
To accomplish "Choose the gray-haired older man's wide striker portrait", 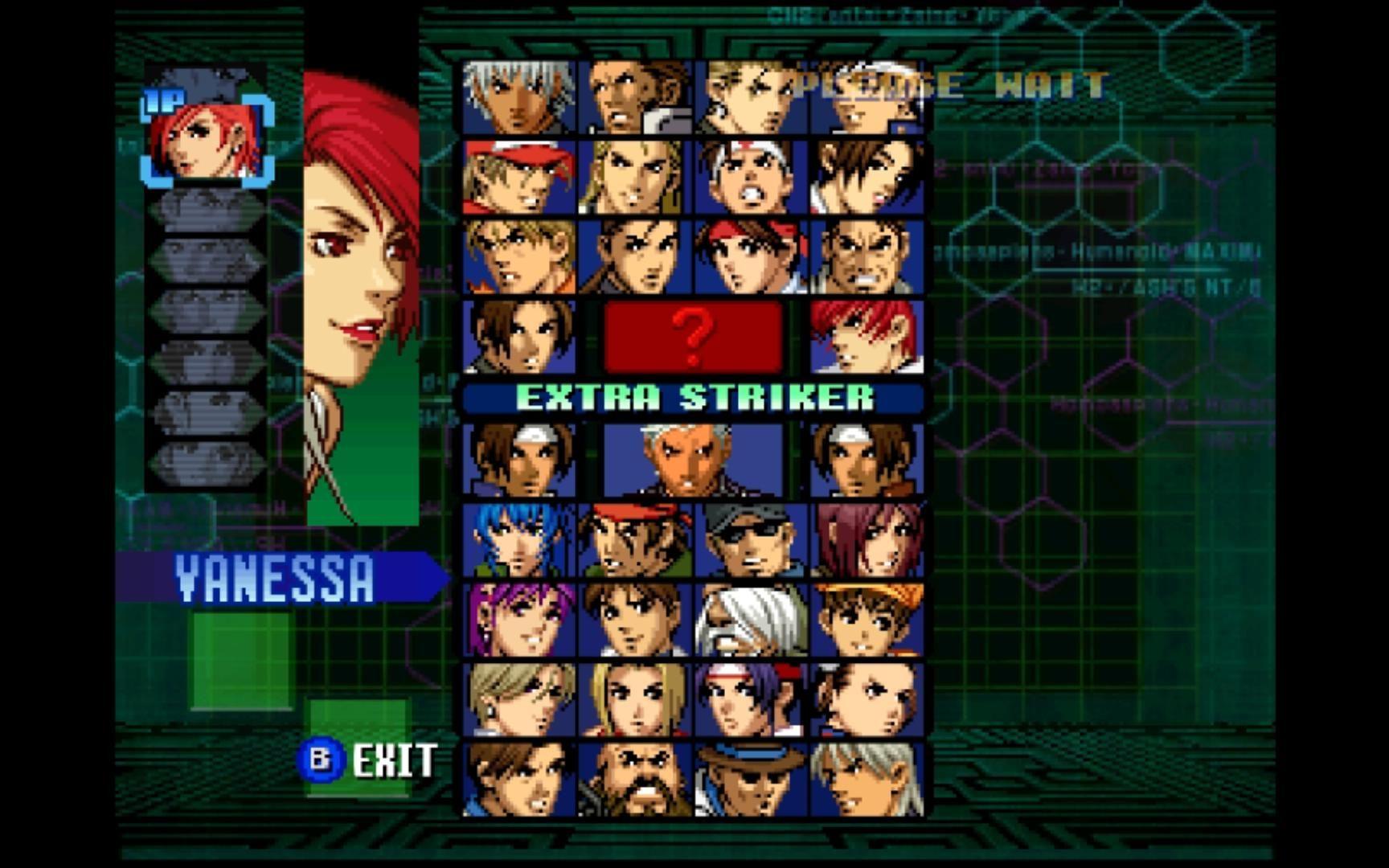I will 693,461.
